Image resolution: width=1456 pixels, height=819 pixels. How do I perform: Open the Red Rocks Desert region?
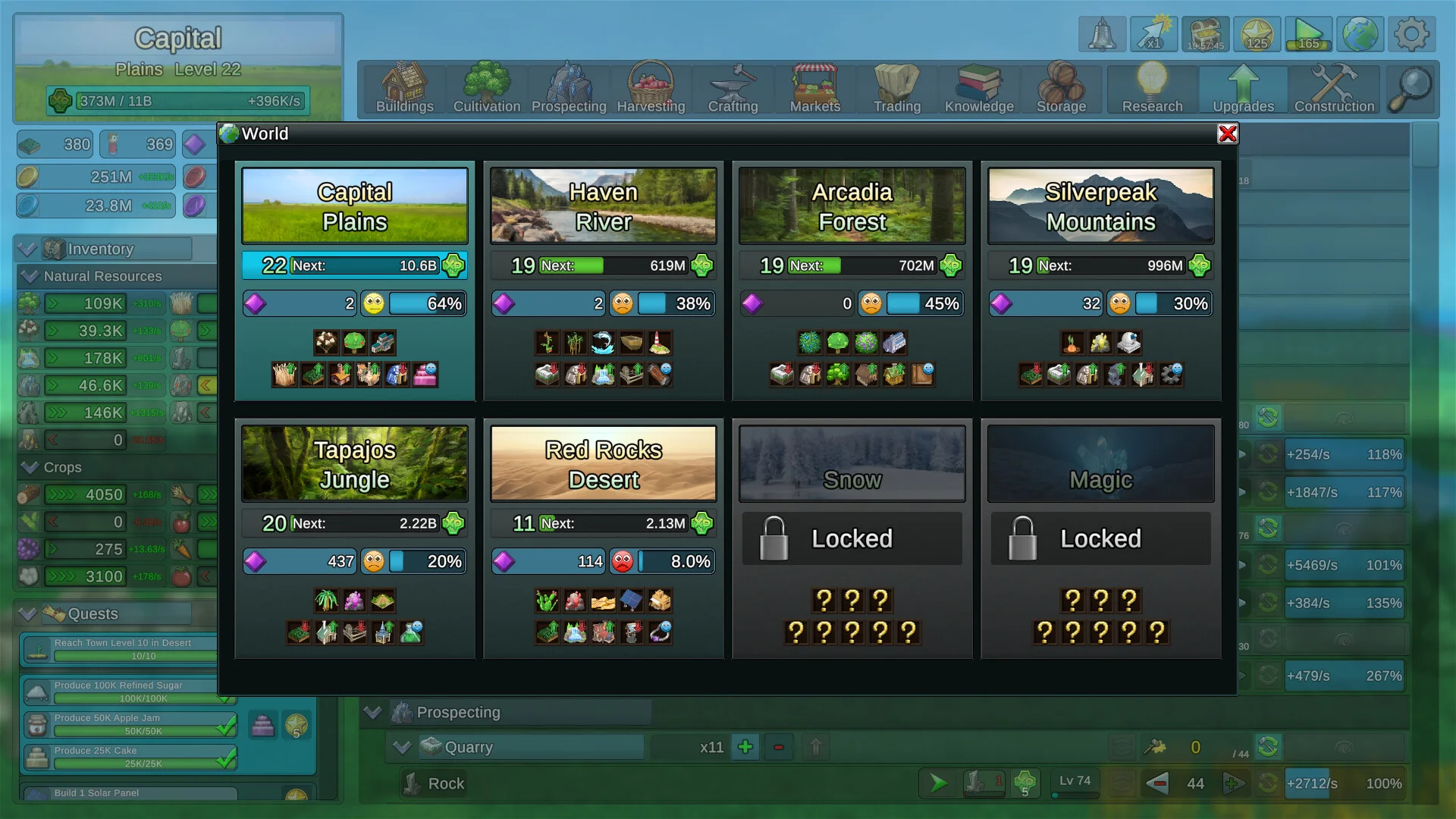tap(604, 464)
